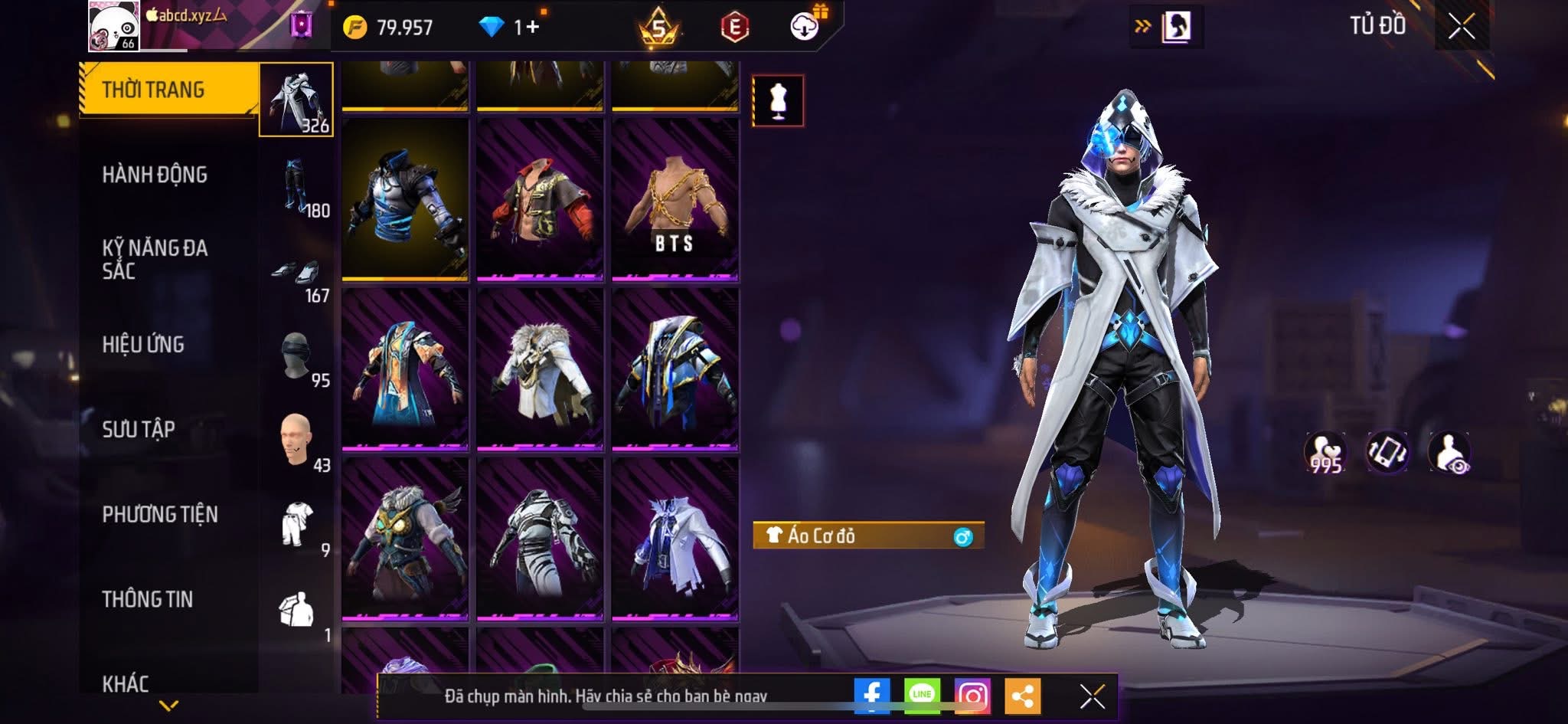1568x724 pixels.
Task: Pick the white fur-collar coat
Action: click(x=540, y=369)
